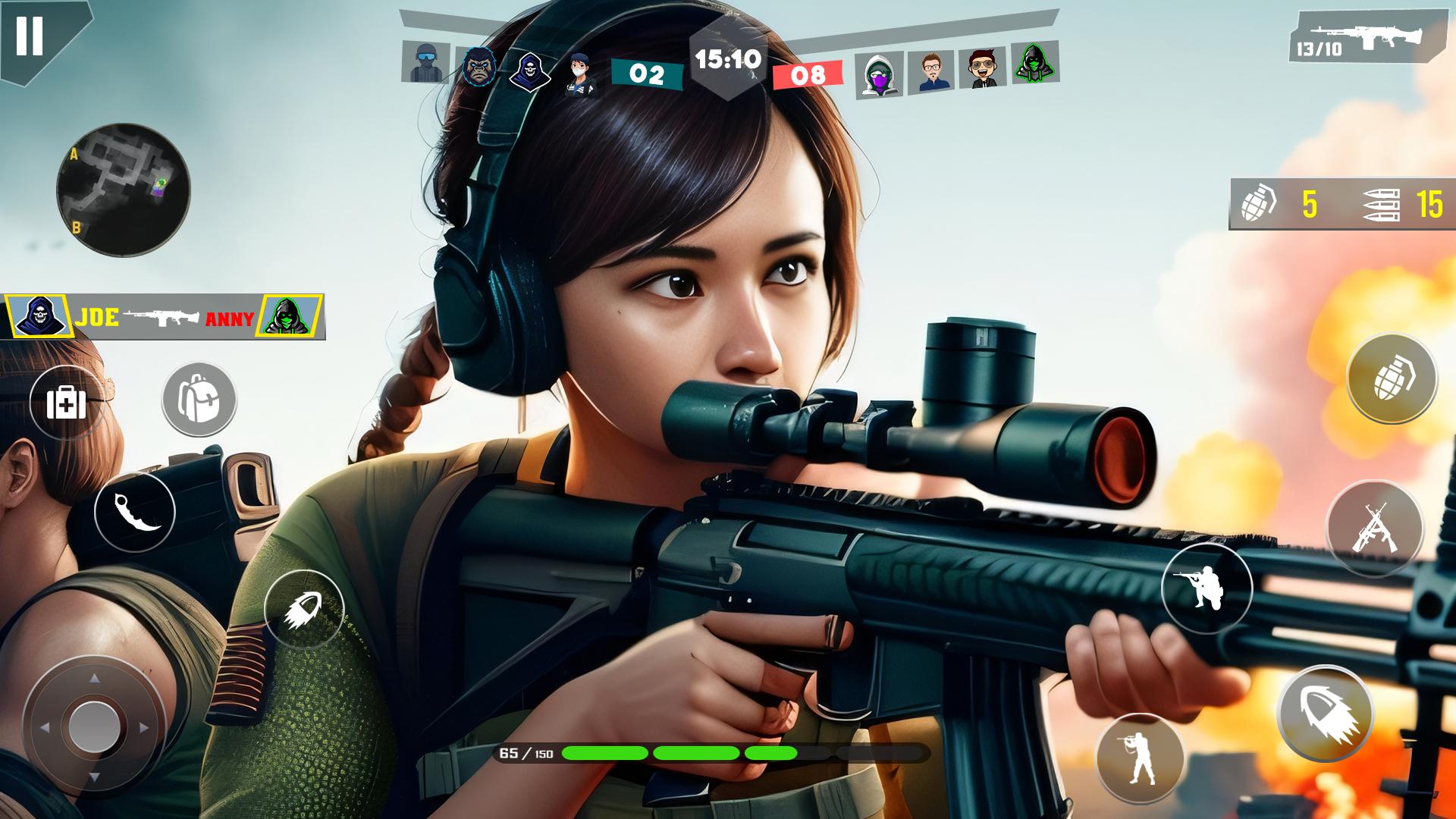1456x819 pixels.
Task: Select the gorilla teammate avatar
Action: coord(479,67)
